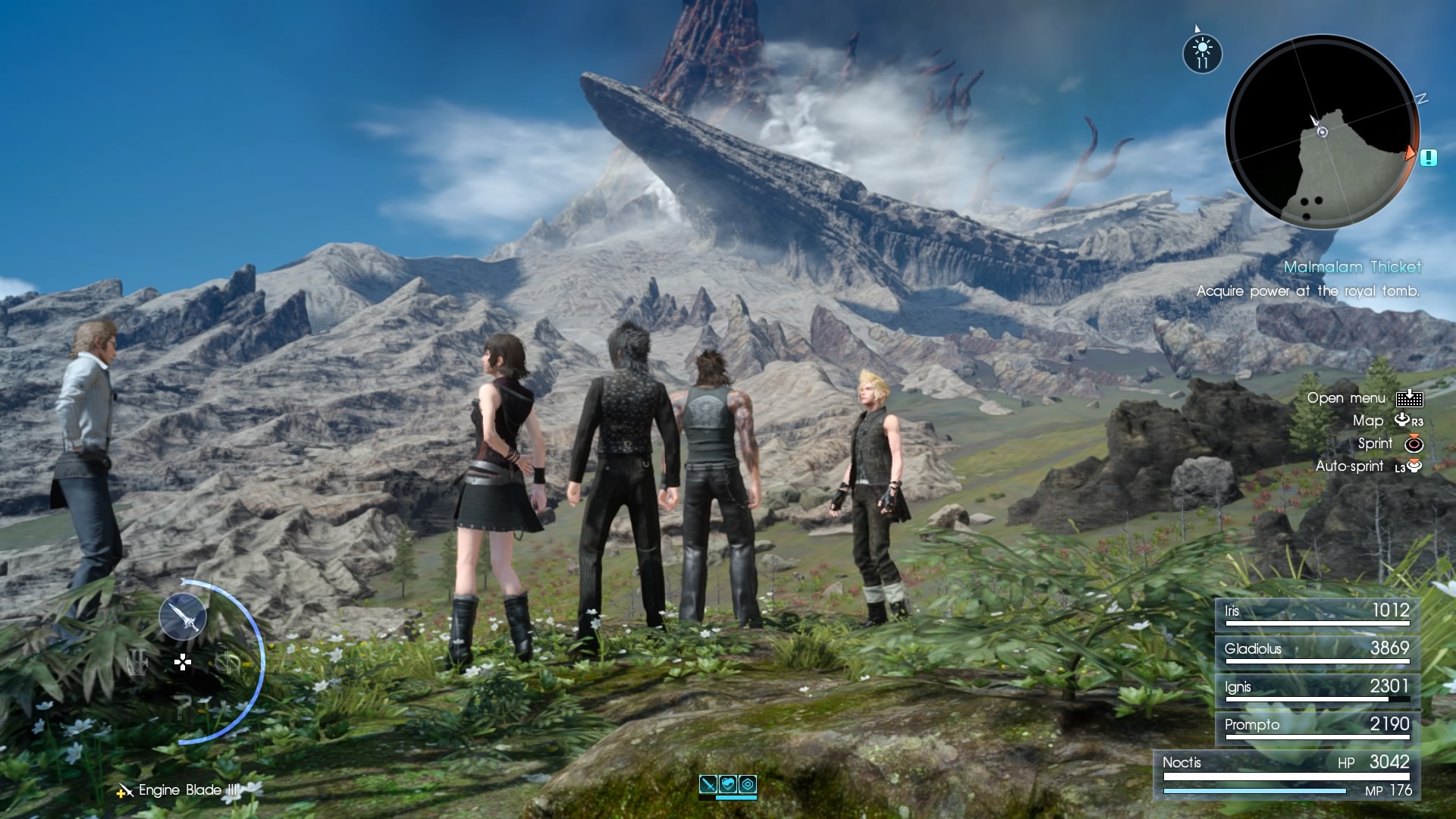Expand the minimap compass in the top right
The height and width of the screenshot is (819, 1456).
tap(1323, 130)
